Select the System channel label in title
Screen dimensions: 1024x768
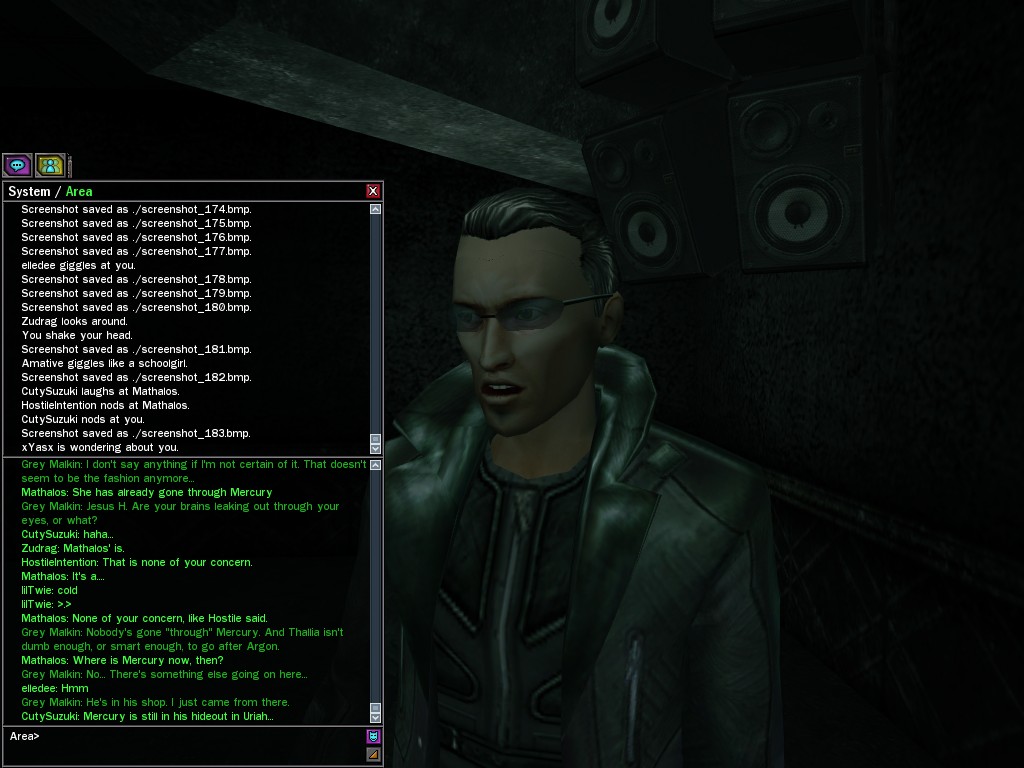click(29, 191)
